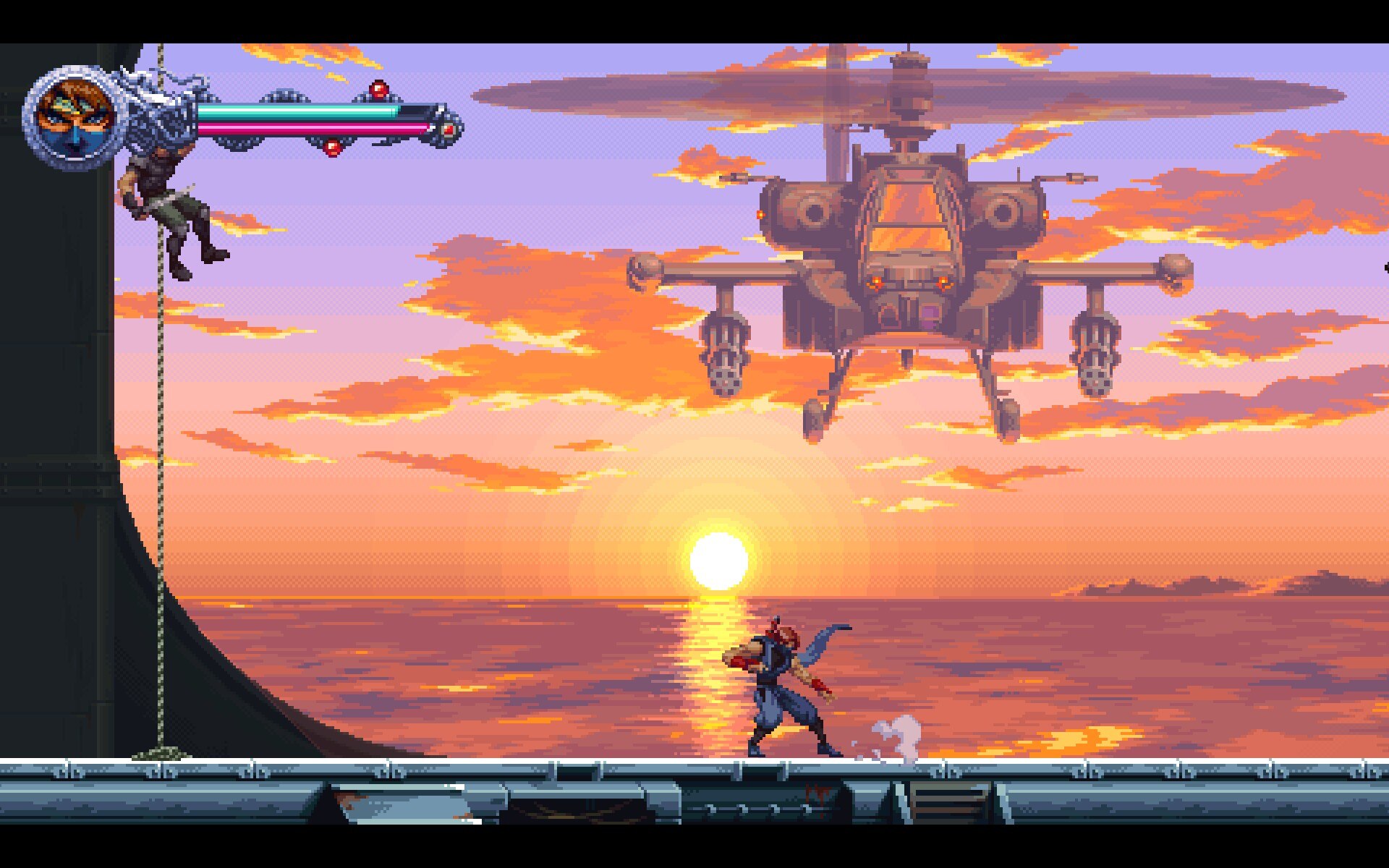
Task: Select the red orb above the health bar
Action: point(379,90)
